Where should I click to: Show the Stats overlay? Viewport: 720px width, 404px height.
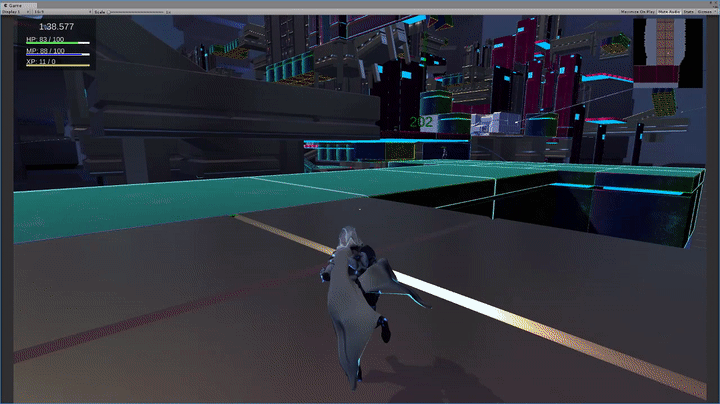[x=688, y=11]
